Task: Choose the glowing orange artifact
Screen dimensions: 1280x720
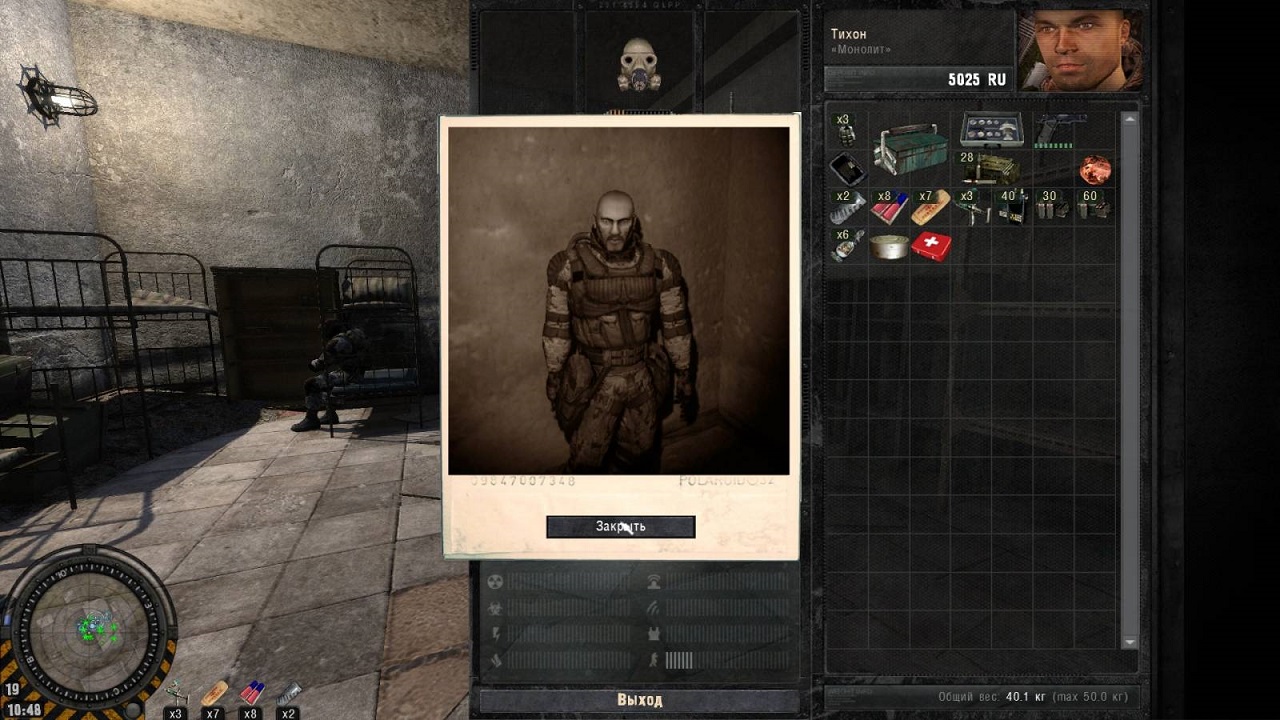Action: [1095, 169]
